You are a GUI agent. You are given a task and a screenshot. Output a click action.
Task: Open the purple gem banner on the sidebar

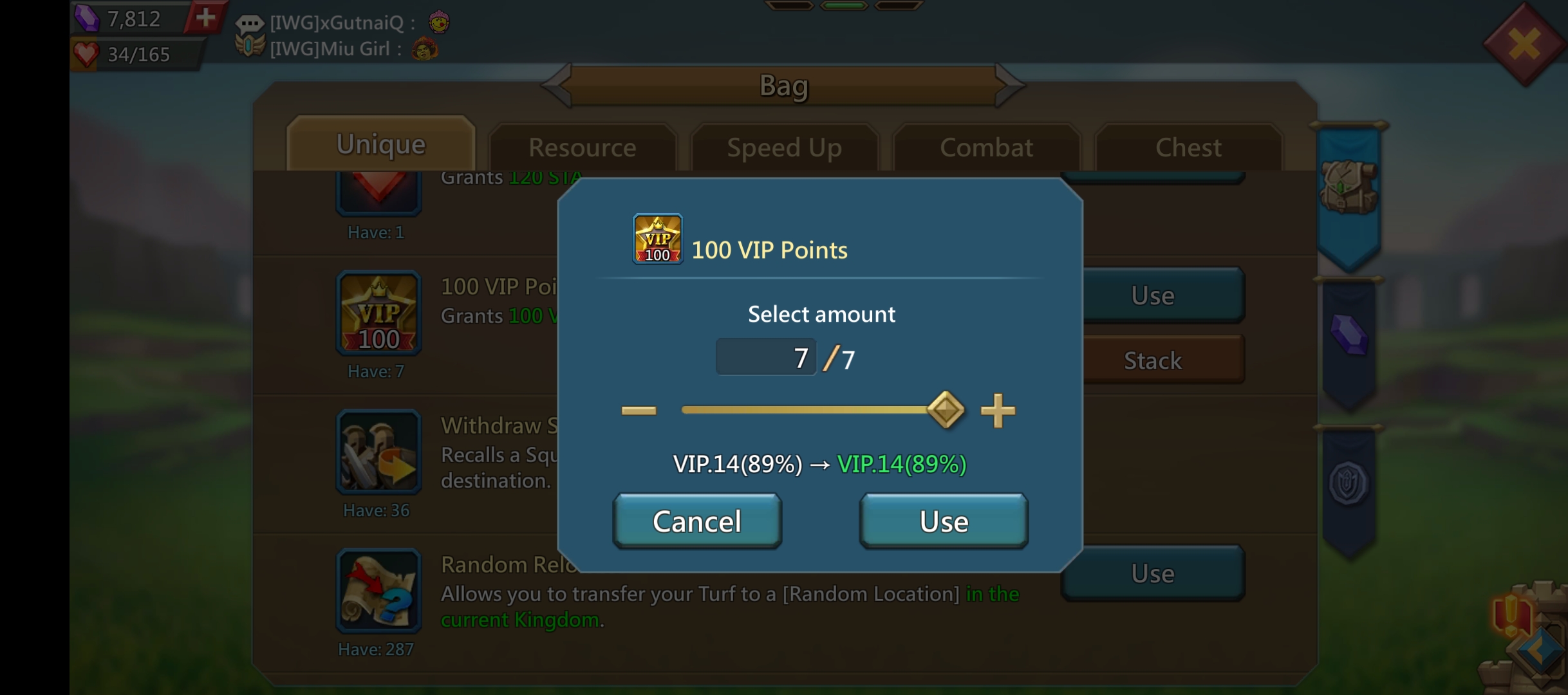[1349, 335]
